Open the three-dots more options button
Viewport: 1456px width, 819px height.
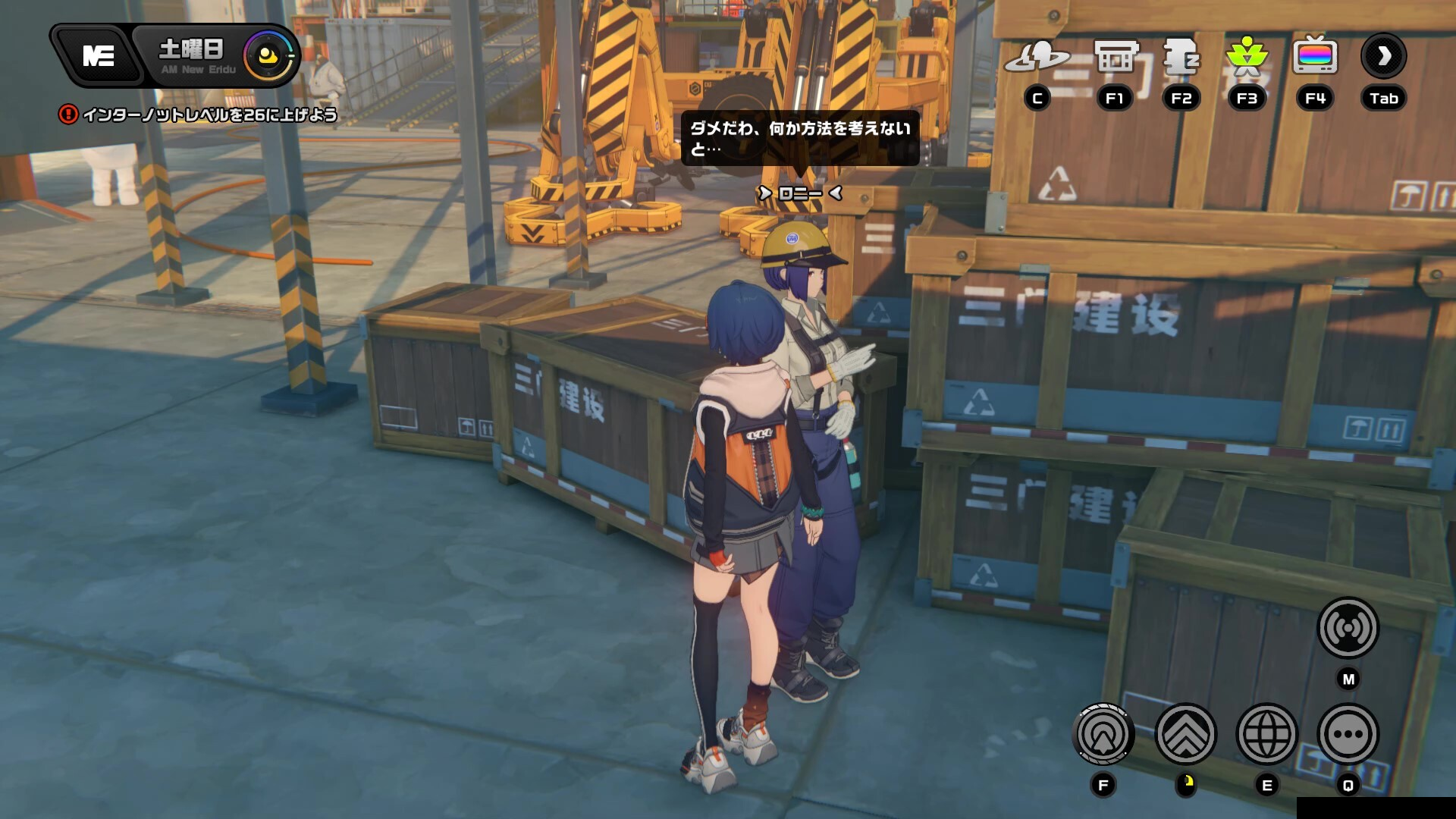pyautogui.click(x=1348, y=734)
